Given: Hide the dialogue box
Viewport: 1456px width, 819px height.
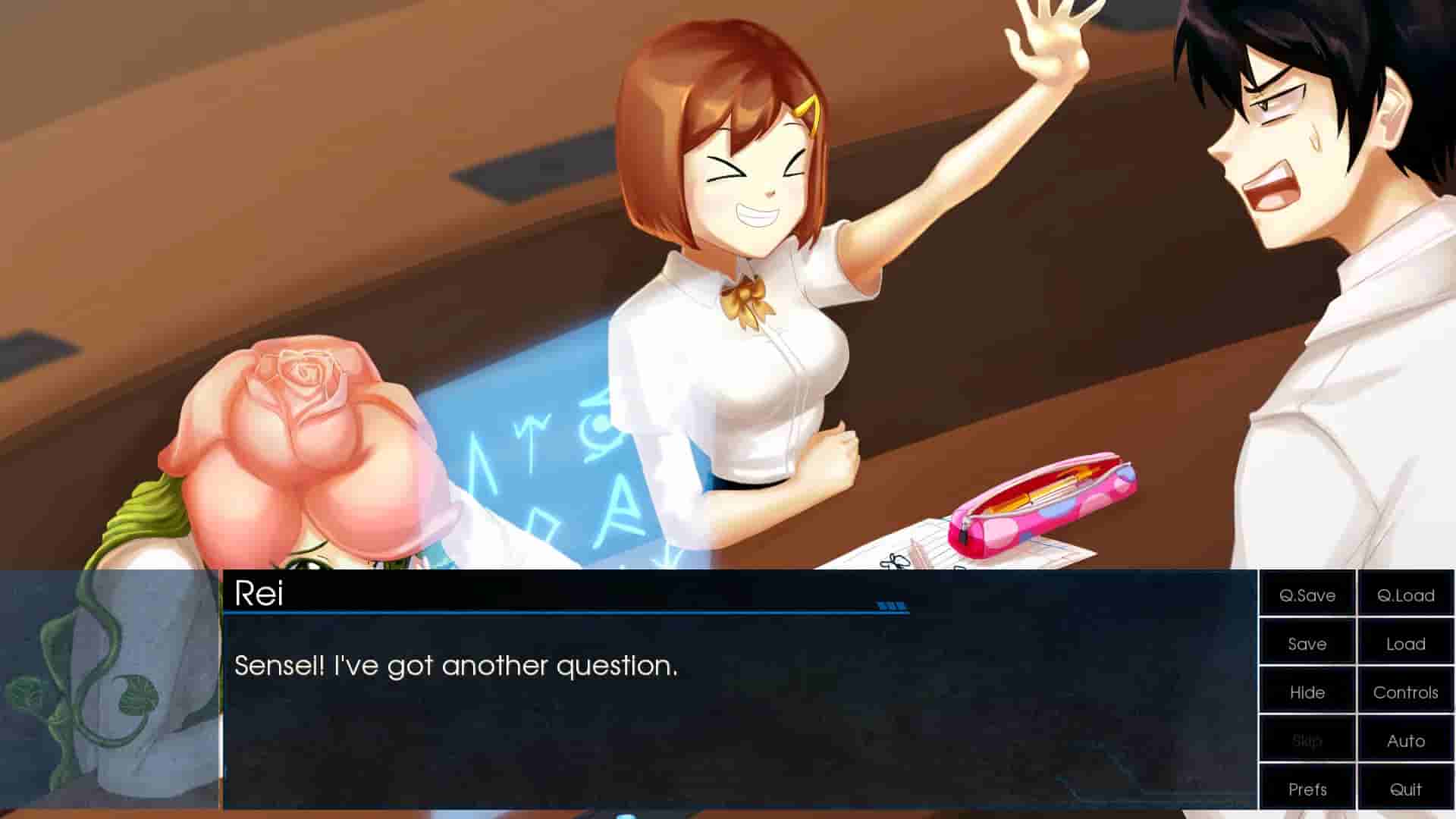Looking at the screenshot, I should [x=1306, y=692].
